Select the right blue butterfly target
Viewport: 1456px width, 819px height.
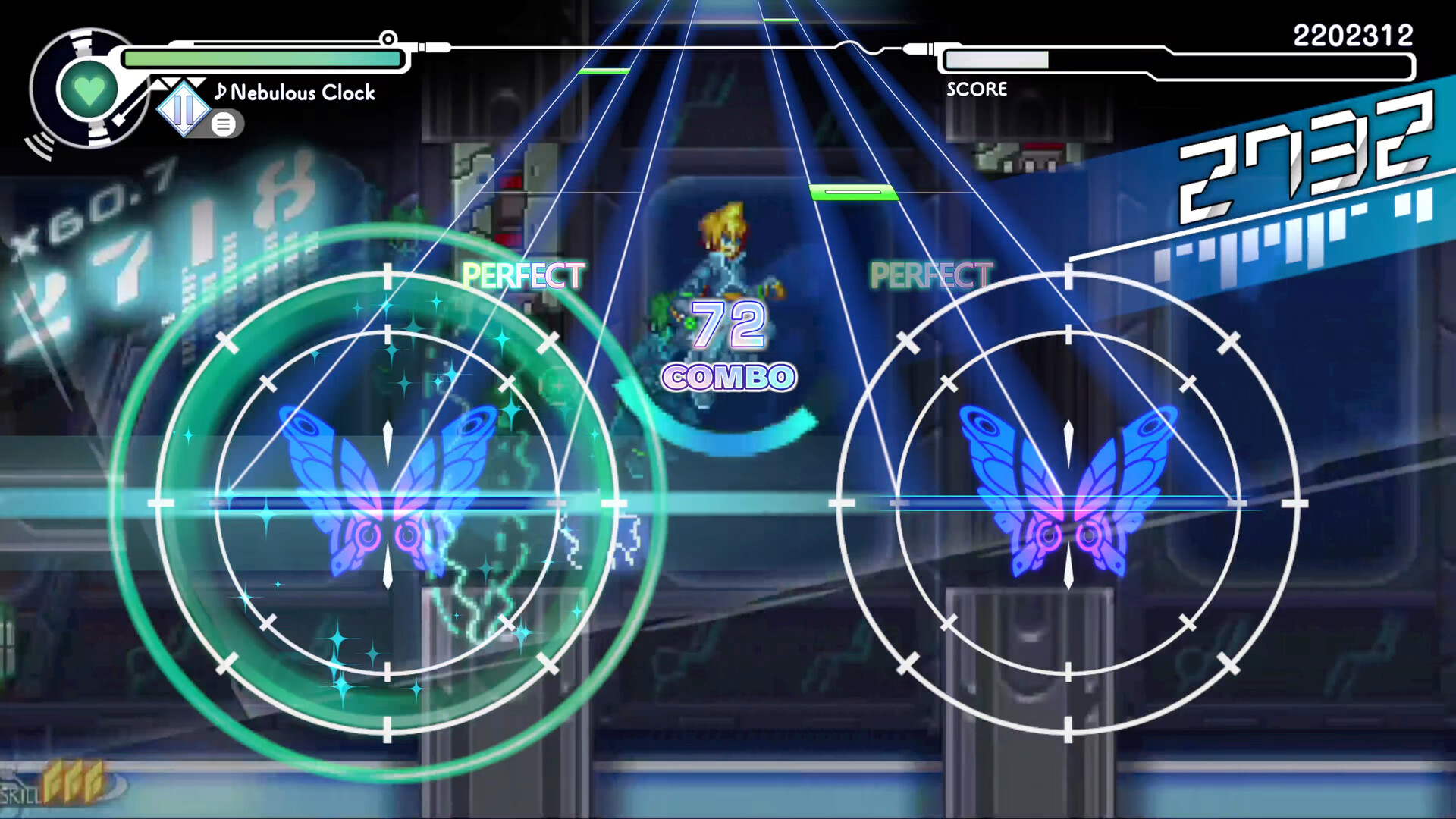(1068, 504)
